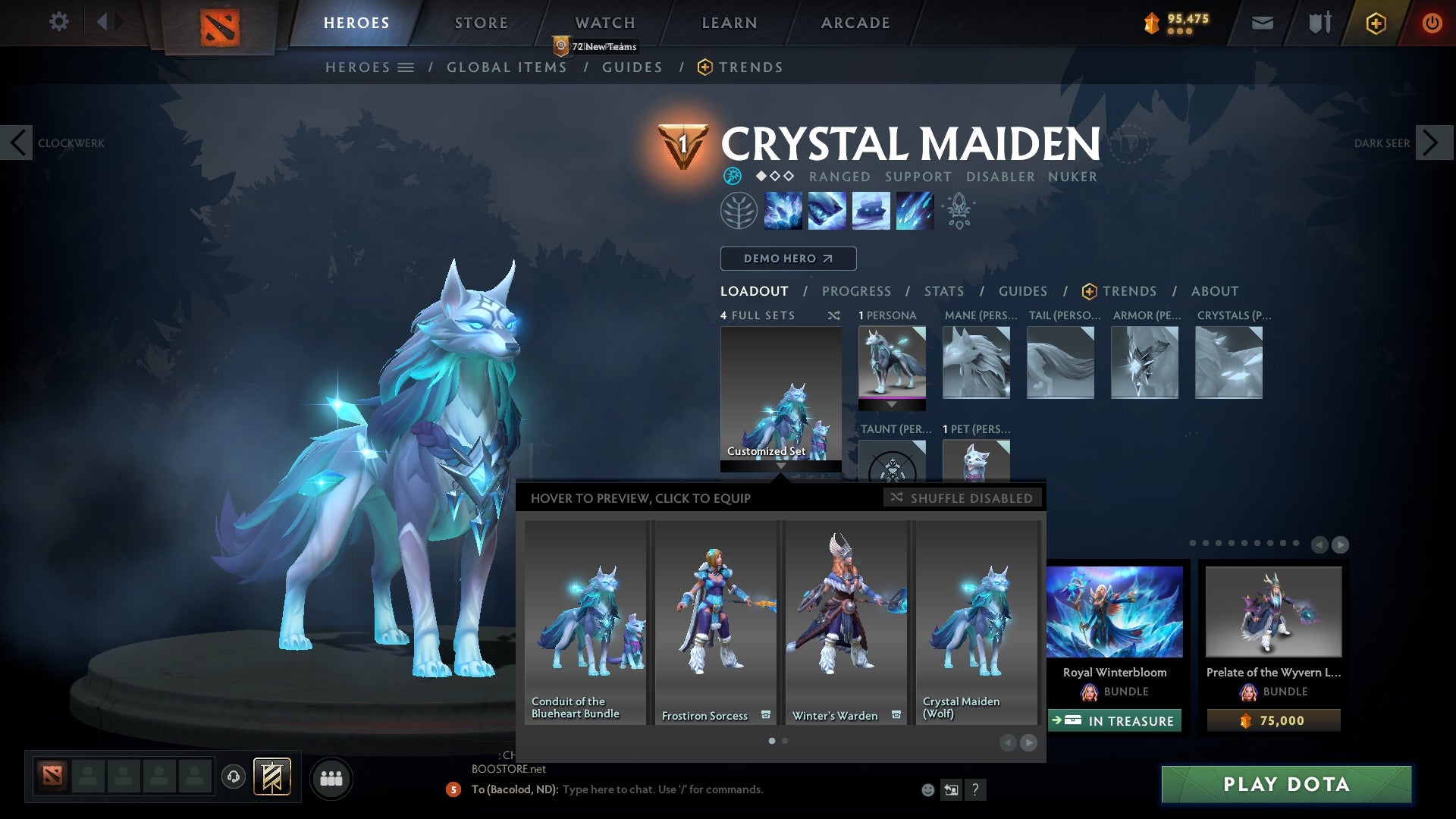Click the power/quit button top right

pyautogui.click(x=1432, y=23)
